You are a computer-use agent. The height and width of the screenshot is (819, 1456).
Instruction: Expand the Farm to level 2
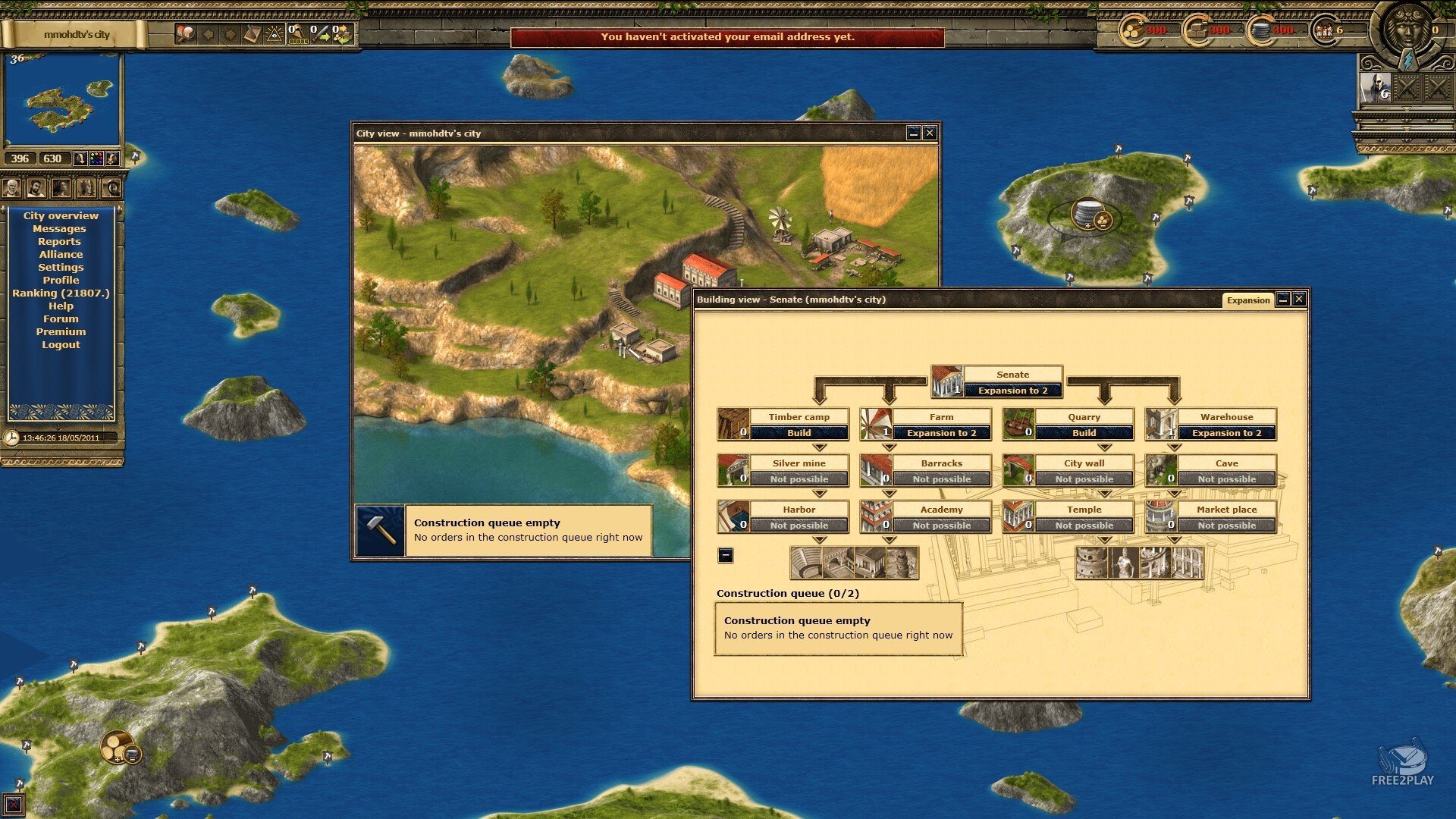(941, 433)
